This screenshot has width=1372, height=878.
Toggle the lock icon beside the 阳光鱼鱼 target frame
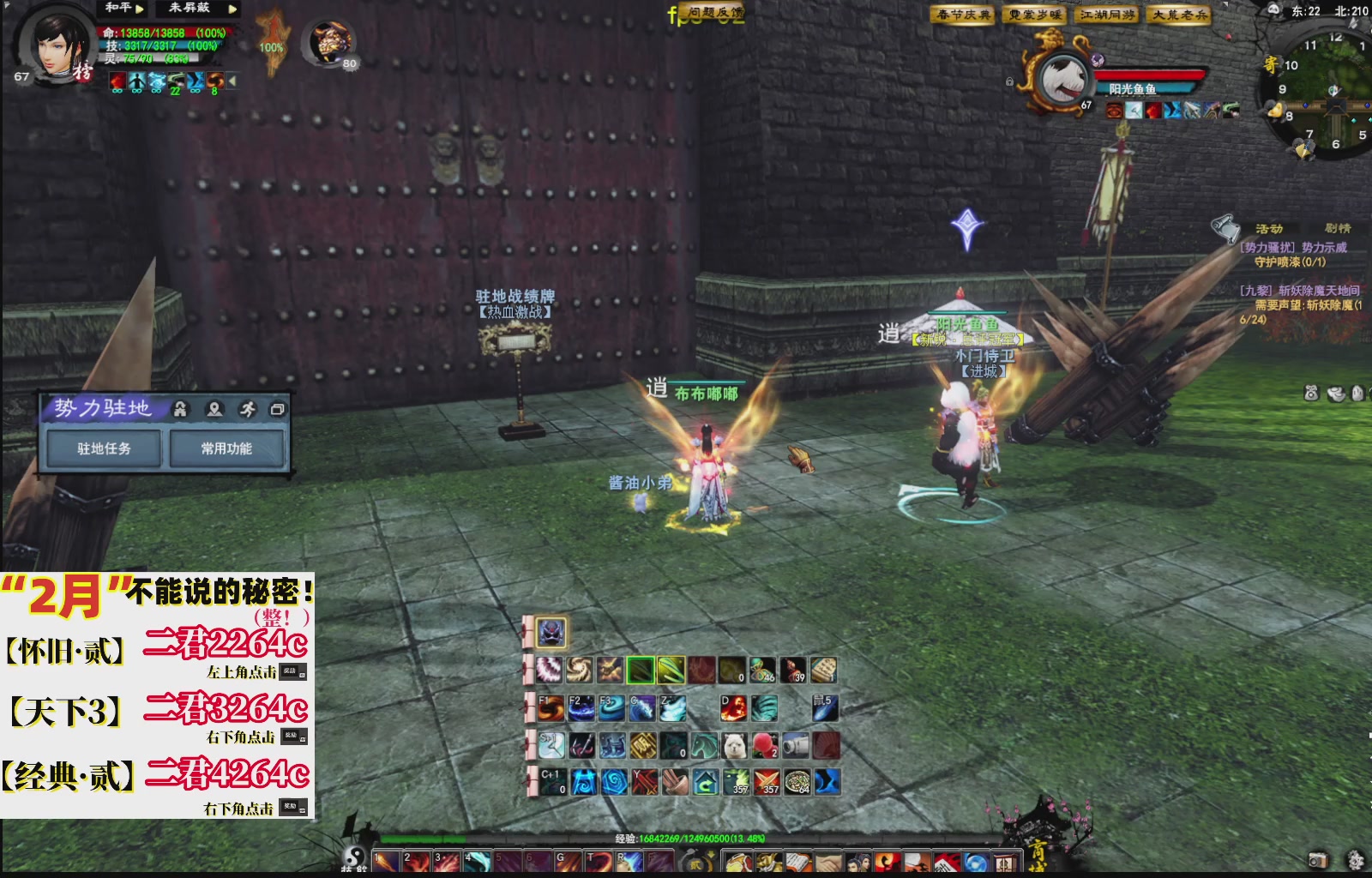1010,82
